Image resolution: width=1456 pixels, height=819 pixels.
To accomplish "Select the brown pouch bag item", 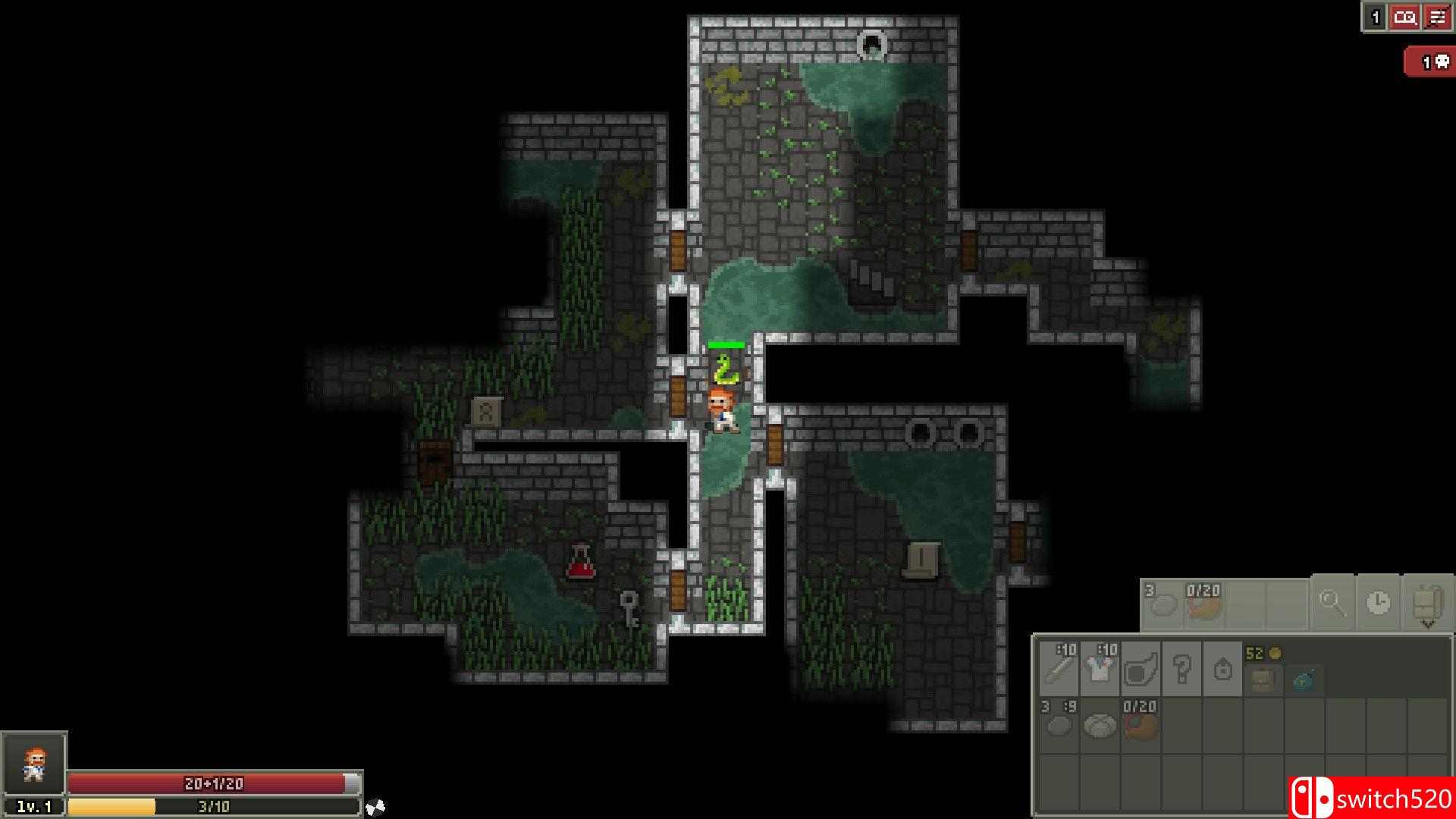I will (1265, 679).
